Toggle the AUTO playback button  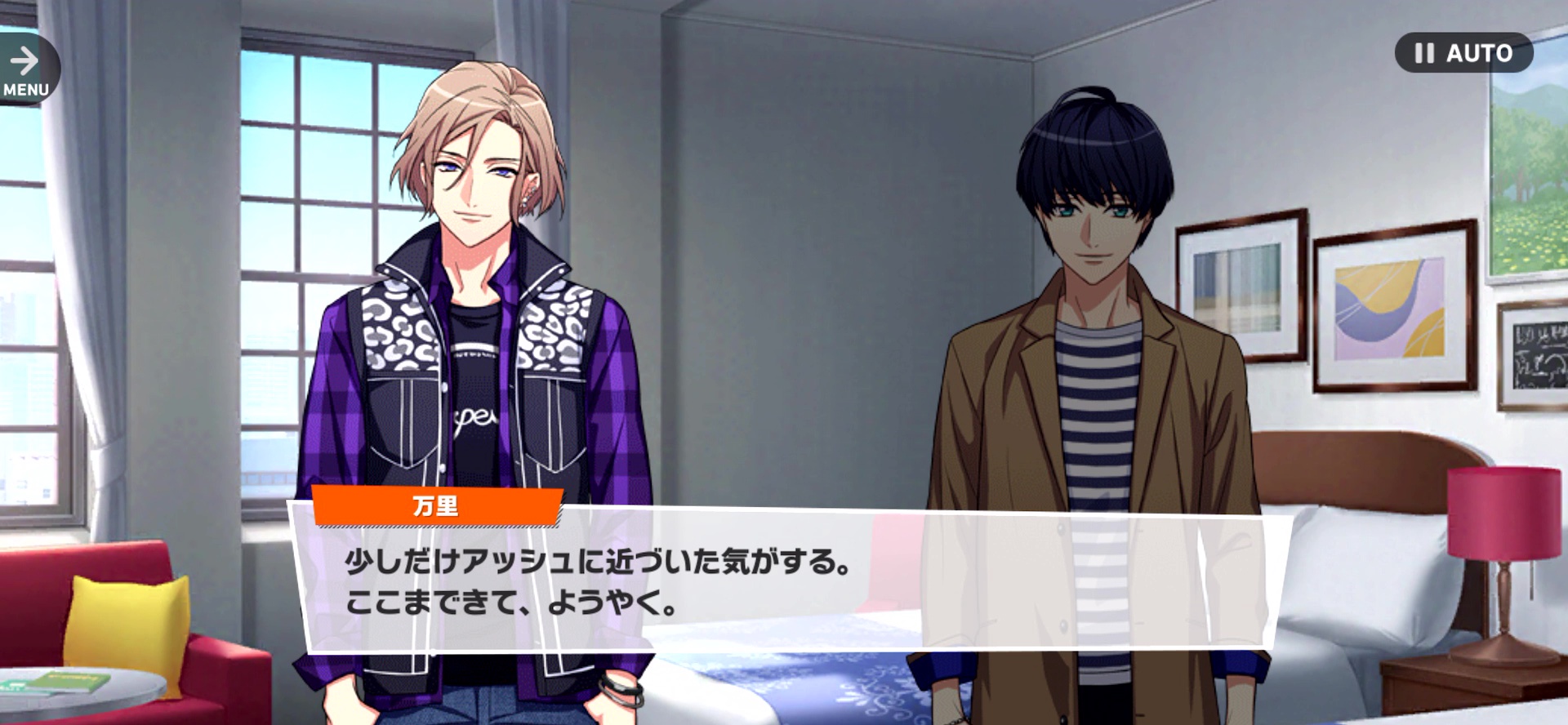(1463, 53)
